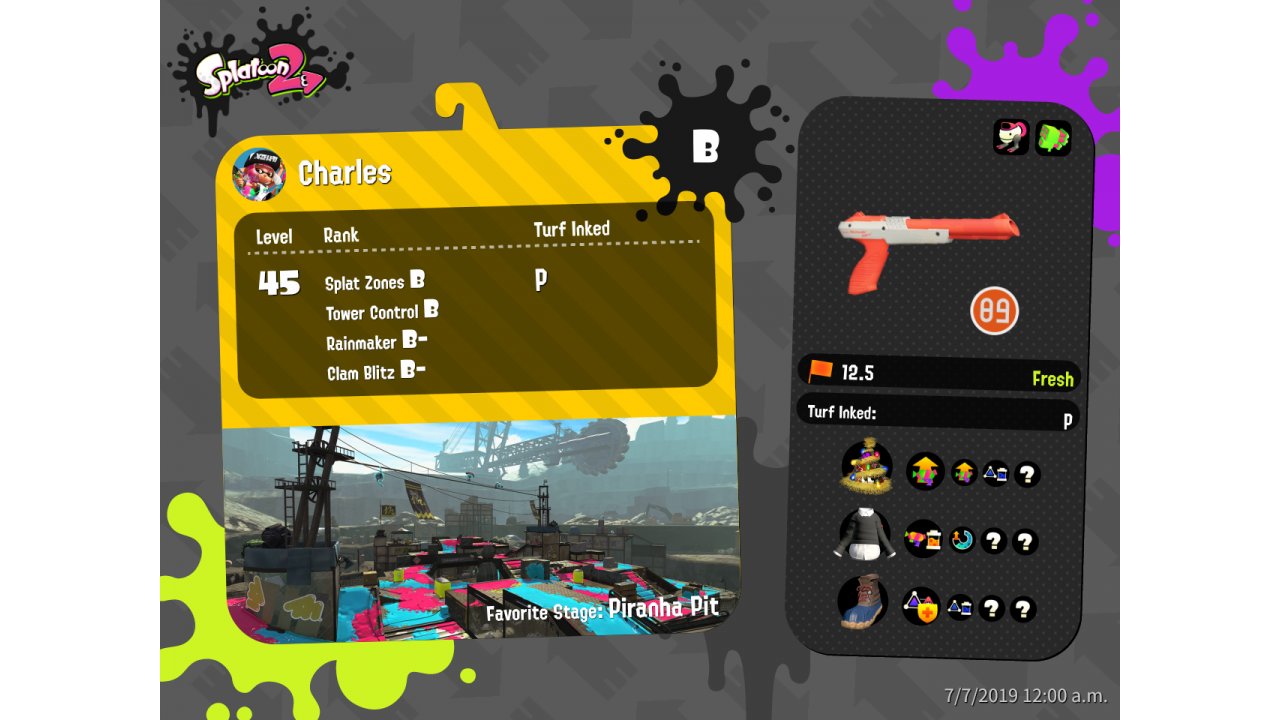This screenshot has width=1280, height=720.
Task: Select the orange N-ZAP '89 weapon image
Action: [x=926, y=245]
